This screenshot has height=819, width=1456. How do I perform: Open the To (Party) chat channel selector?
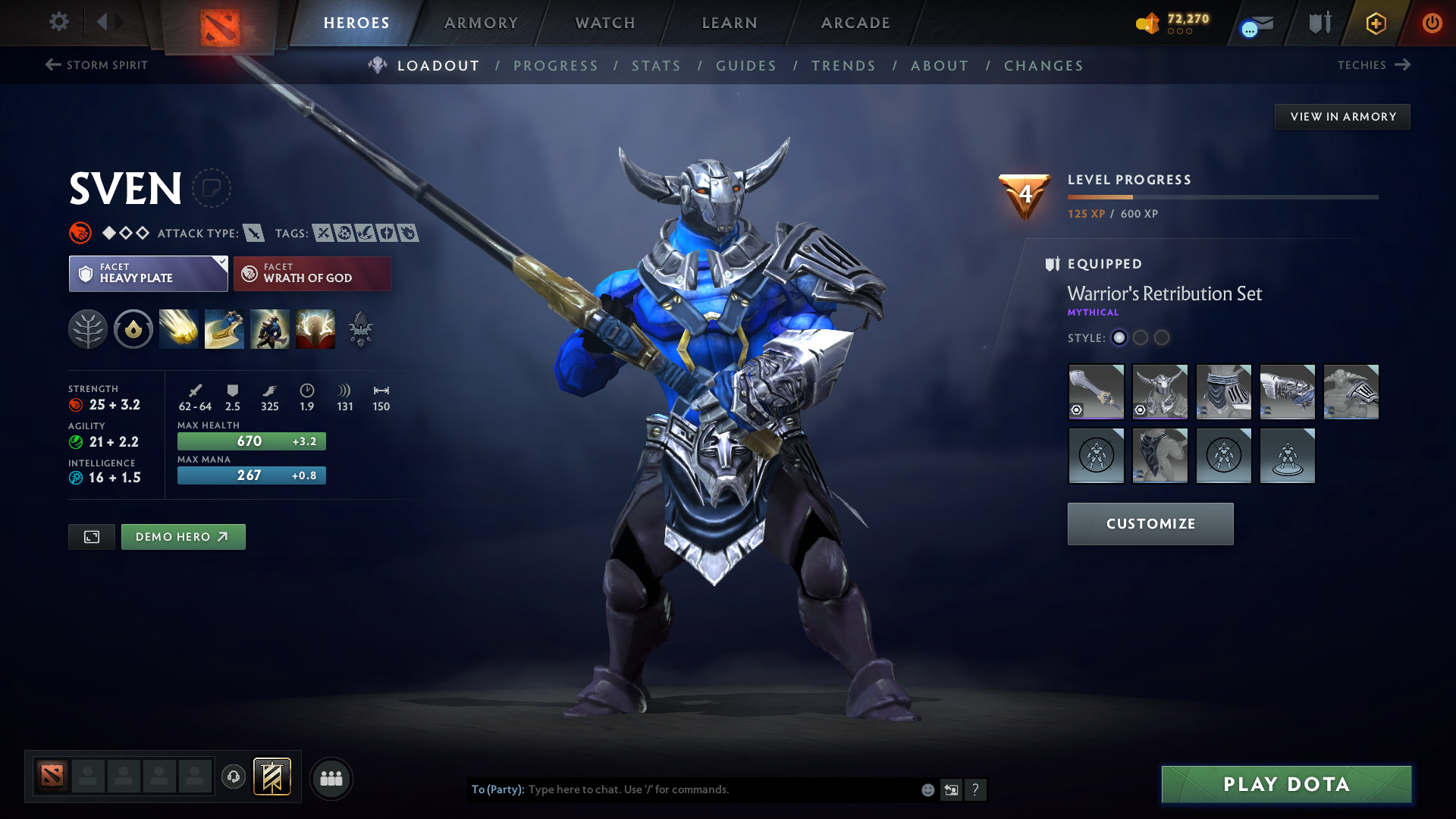click(x=494, y=789)
